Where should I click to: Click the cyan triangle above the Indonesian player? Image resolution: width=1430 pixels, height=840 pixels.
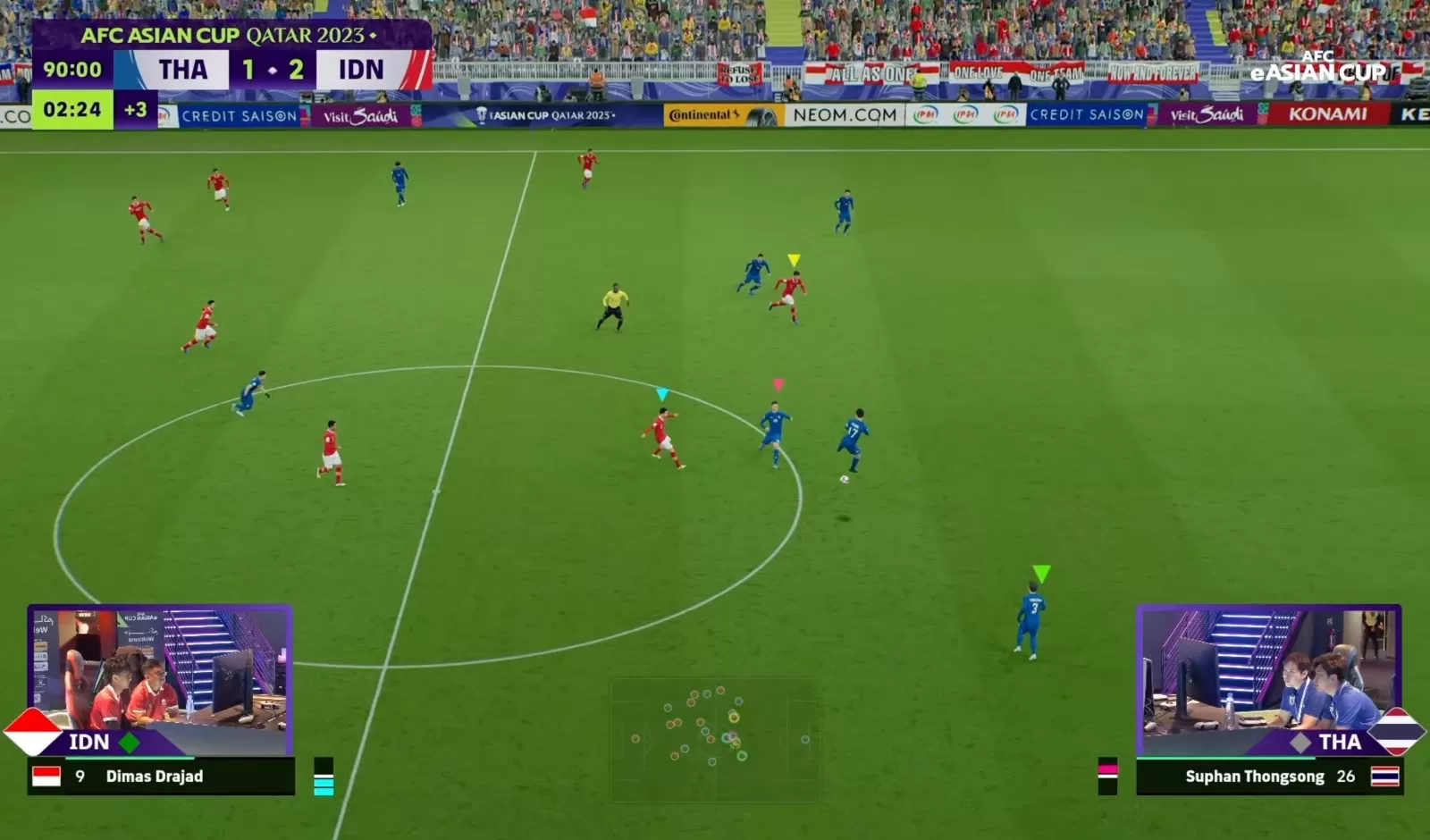[664, 392]
